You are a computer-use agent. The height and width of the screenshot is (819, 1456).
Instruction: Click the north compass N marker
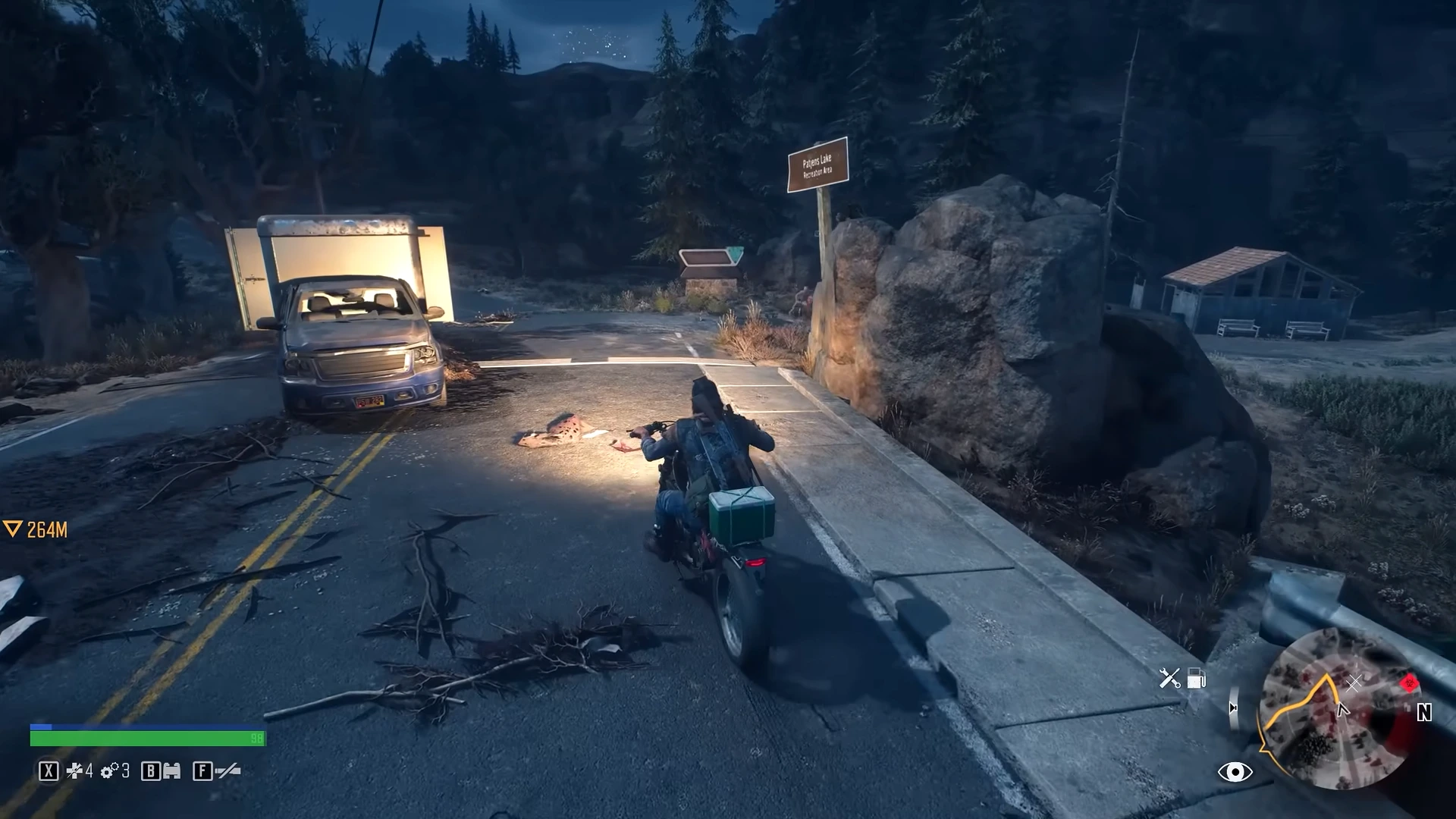[1424, 713]
